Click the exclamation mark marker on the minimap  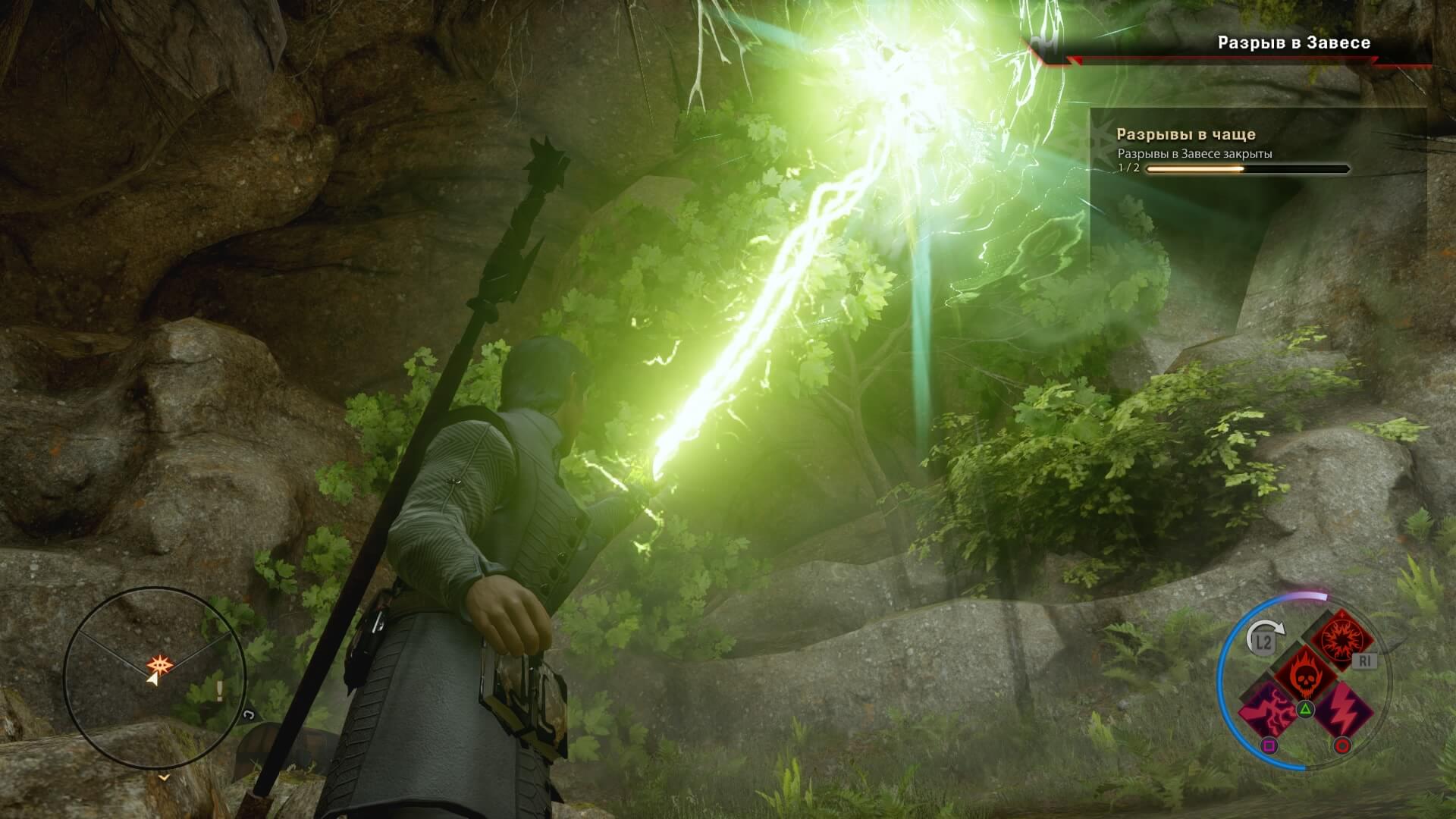coord(219,690)
